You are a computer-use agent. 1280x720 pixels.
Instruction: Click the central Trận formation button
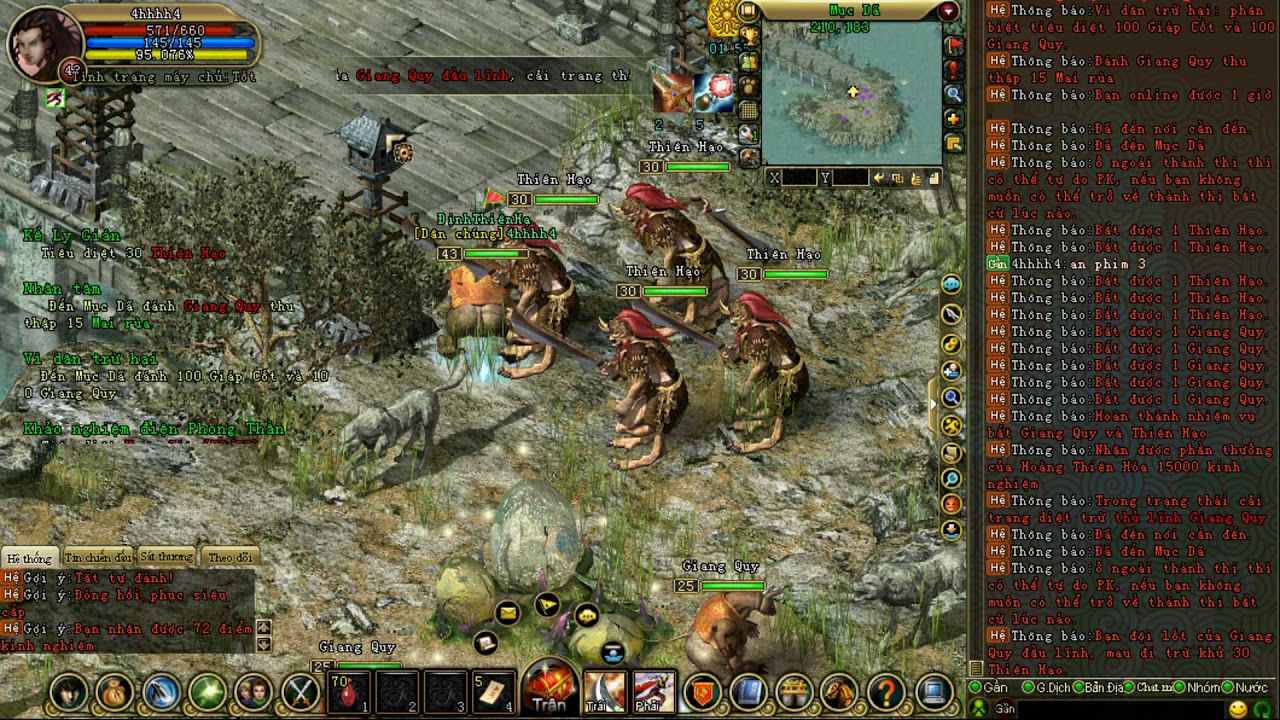click(549, 690)
